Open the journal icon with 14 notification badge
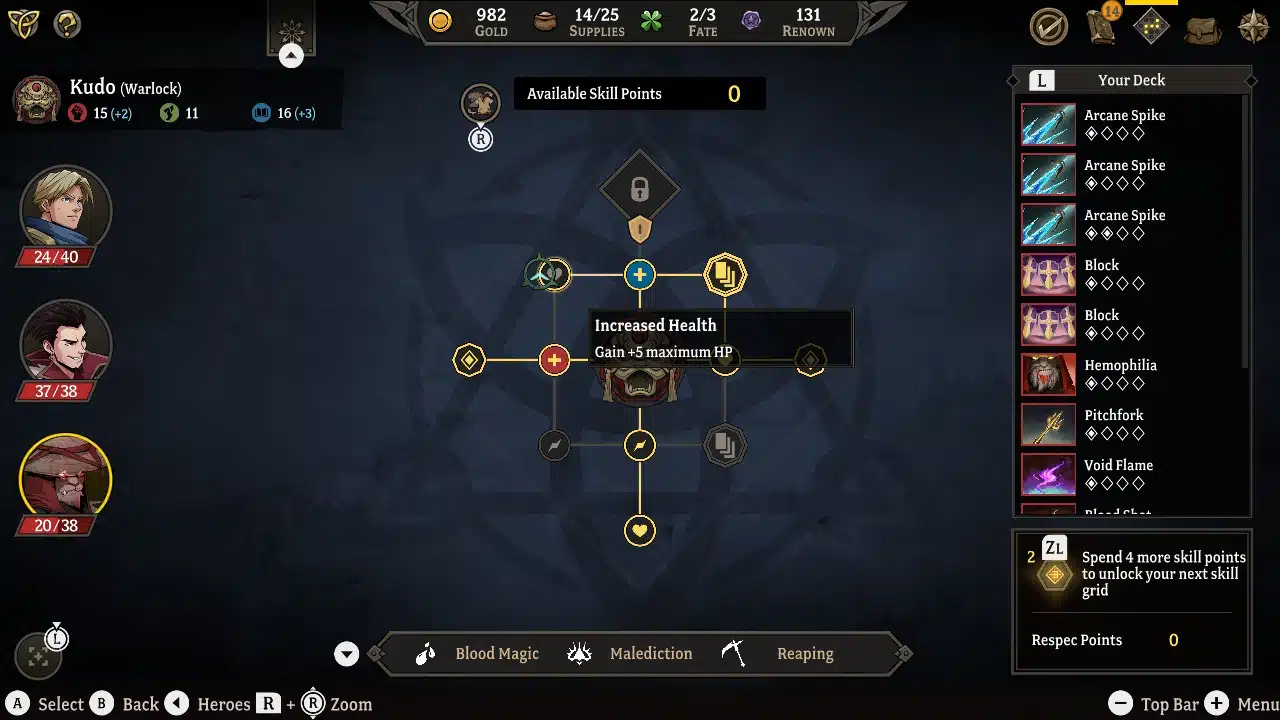 coord(1101,27)
